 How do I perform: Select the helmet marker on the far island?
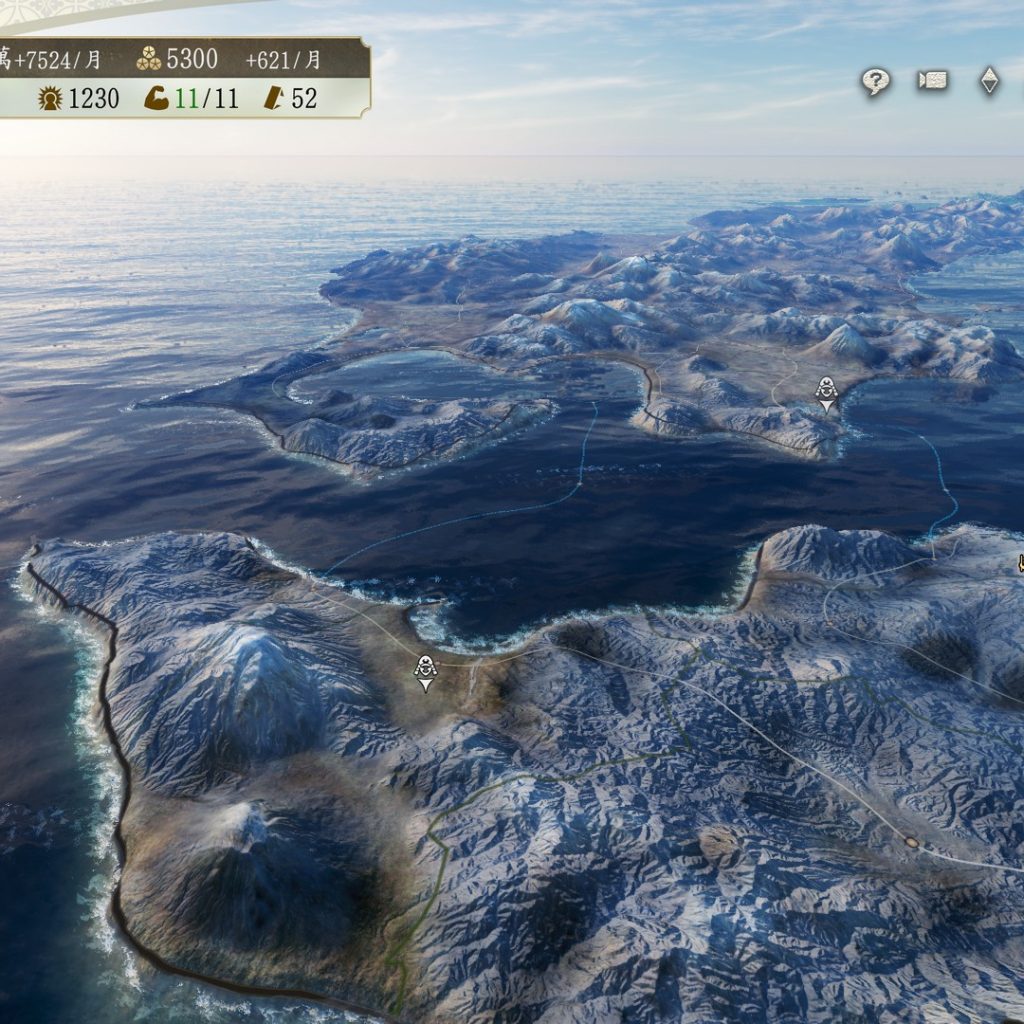(x=826, y=392)
